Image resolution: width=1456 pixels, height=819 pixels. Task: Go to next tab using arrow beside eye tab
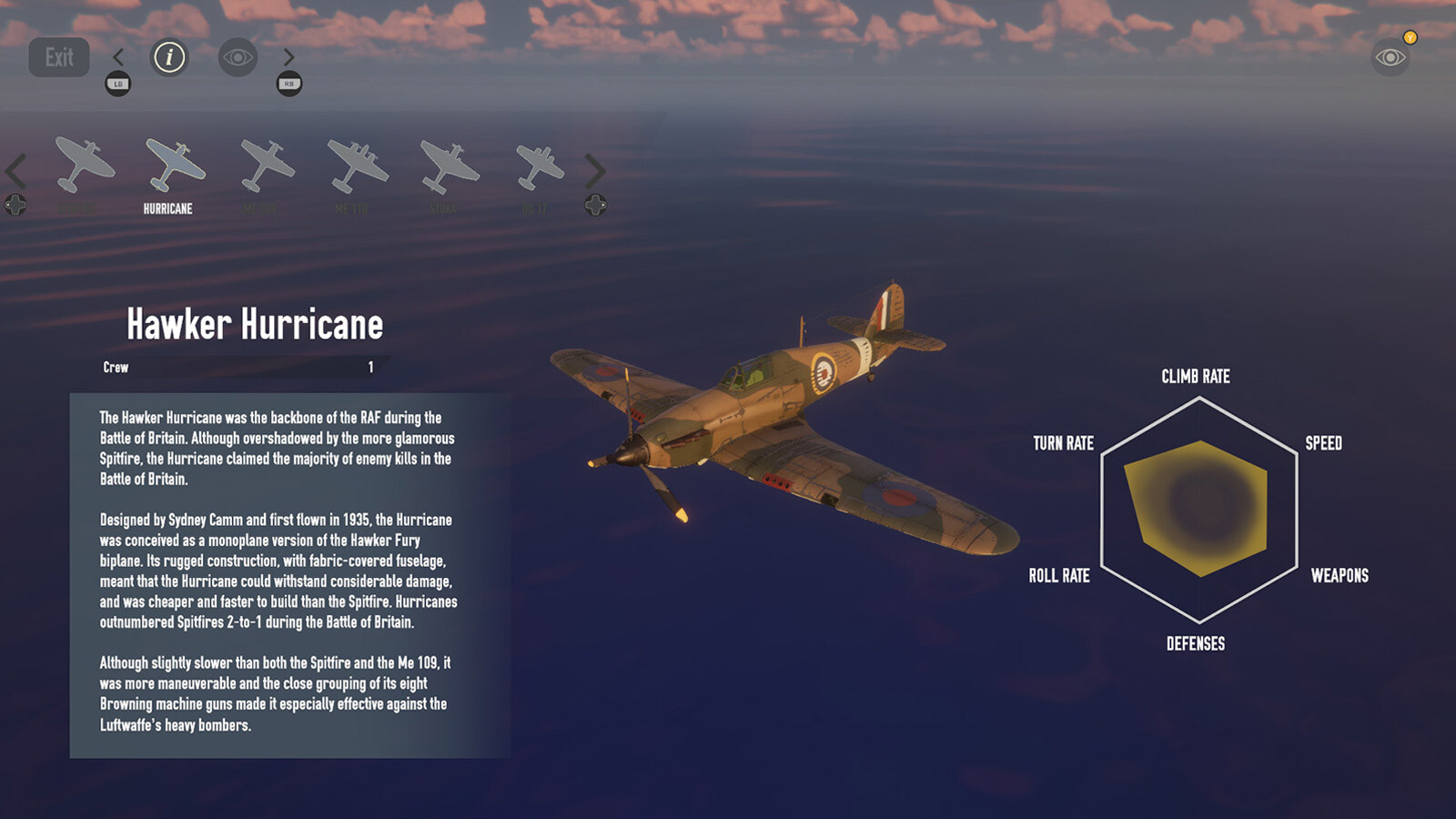(288, 57)
